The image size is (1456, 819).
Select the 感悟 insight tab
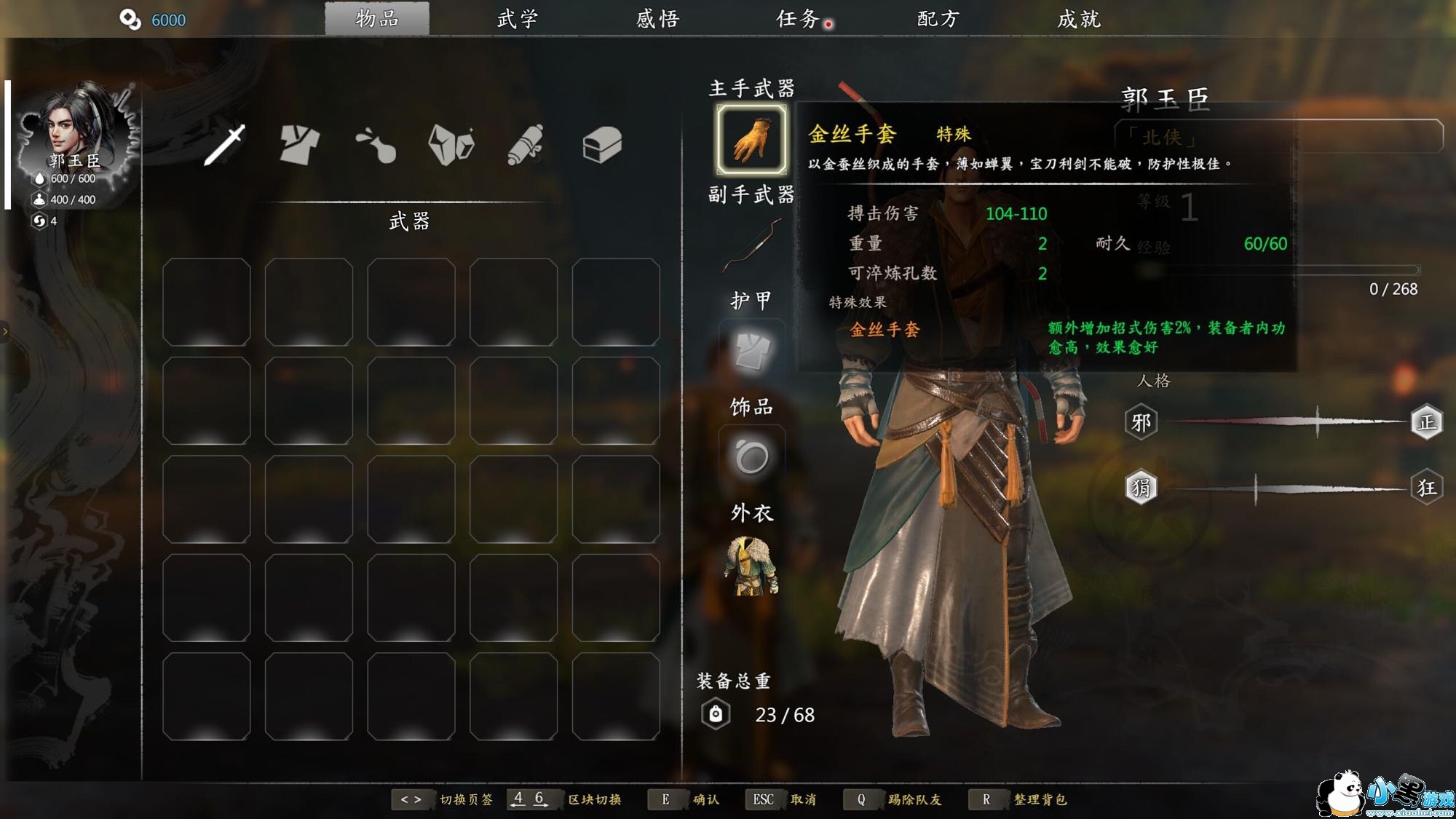pyautogui.click(x=657, y=19)
